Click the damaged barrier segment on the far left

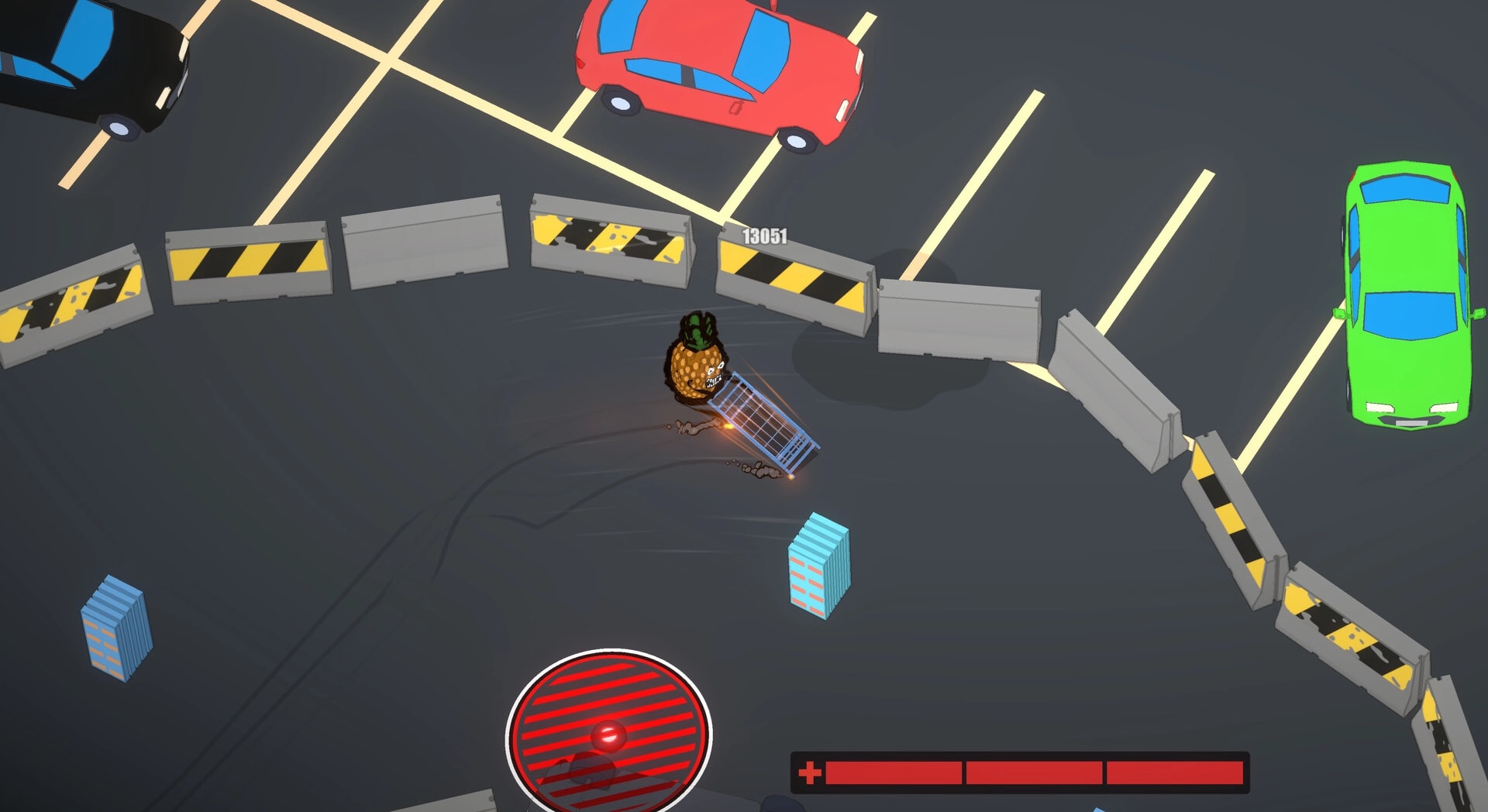[x=74, y=298]
